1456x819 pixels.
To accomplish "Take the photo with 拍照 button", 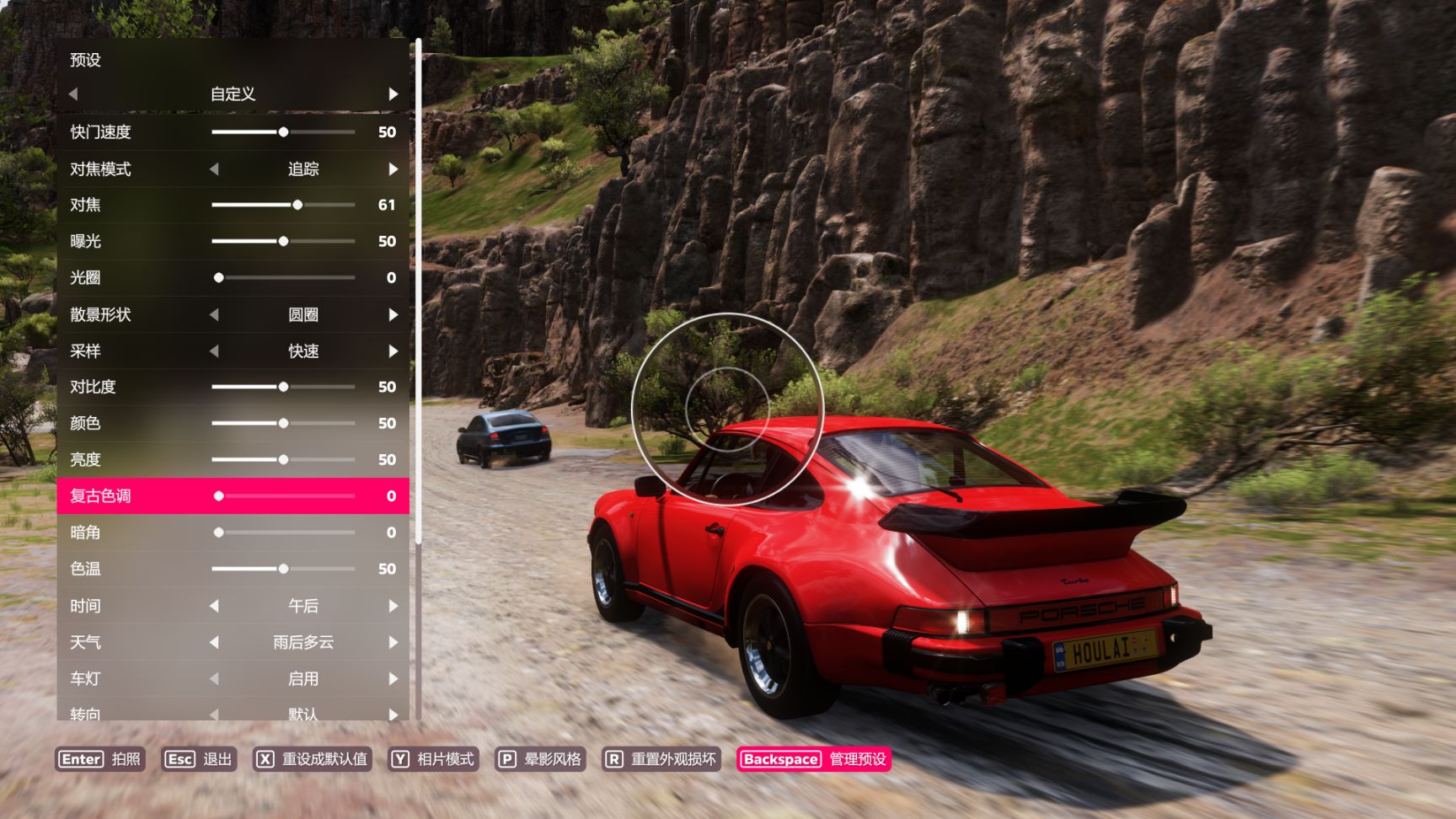I will click(100, 759).
